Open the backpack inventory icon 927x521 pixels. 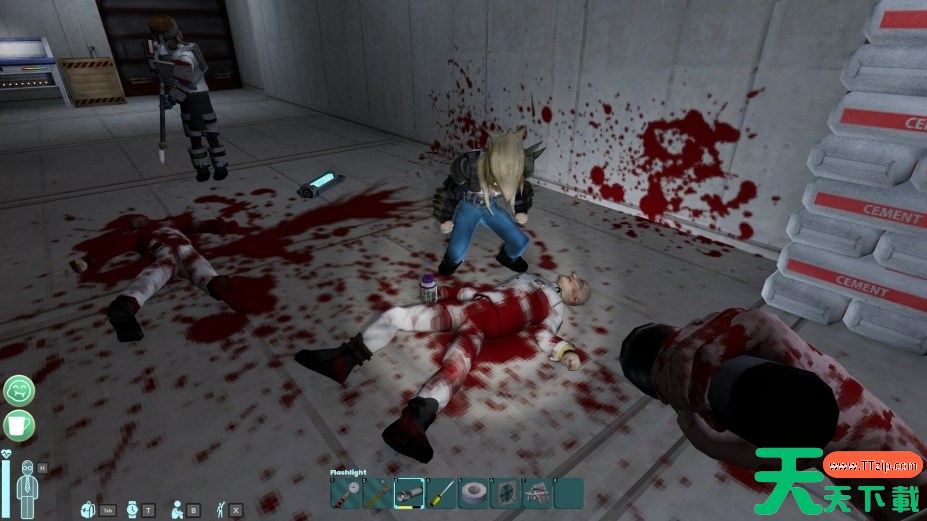[x=88, y=508]
